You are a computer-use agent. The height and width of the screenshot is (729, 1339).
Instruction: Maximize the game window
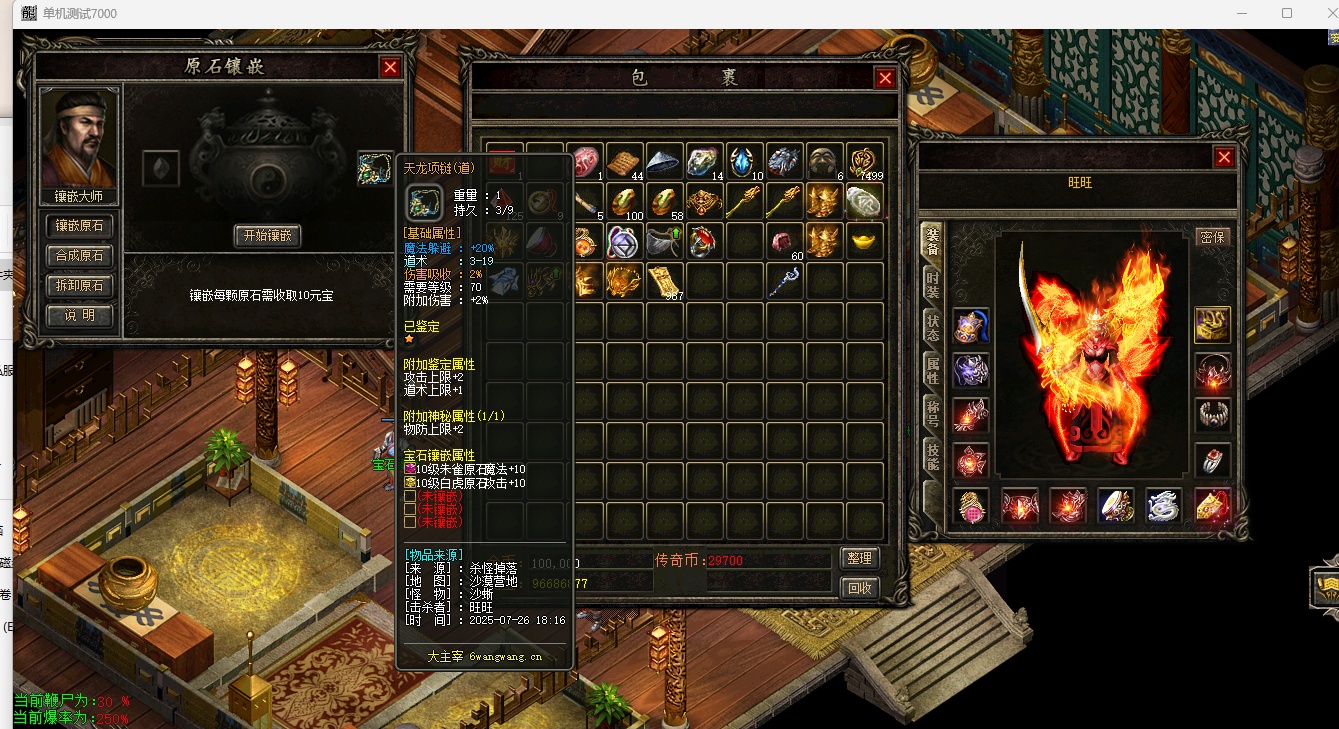[x=1287, y=14]
